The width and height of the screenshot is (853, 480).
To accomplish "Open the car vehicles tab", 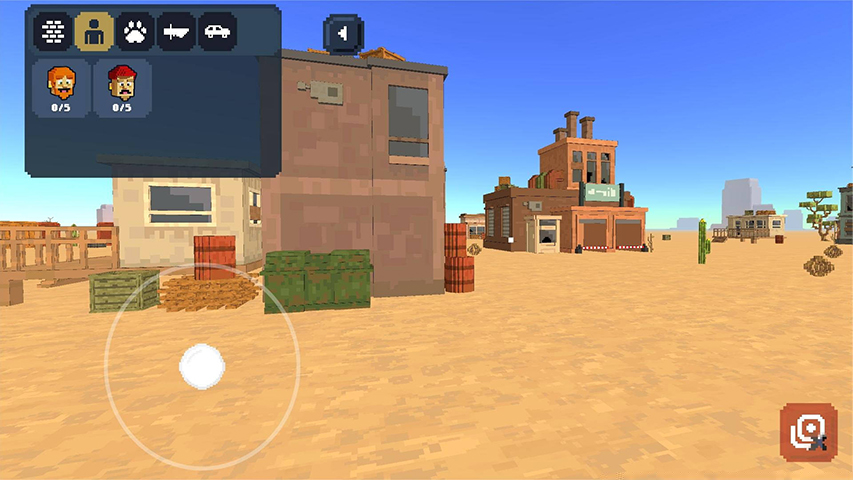I will [217, 32].
